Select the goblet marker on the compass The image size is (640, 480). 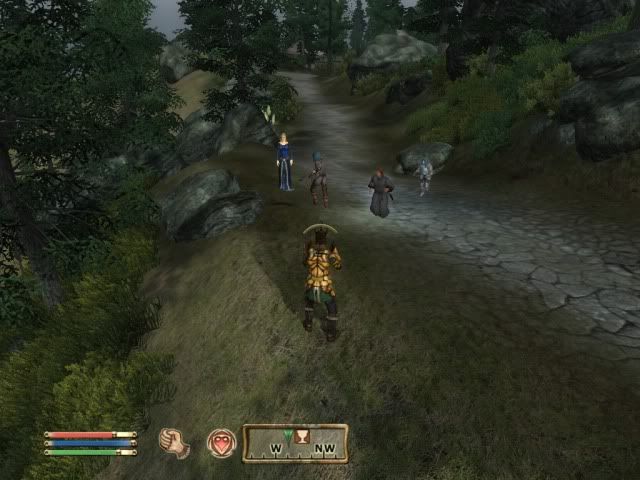(301, 435)
